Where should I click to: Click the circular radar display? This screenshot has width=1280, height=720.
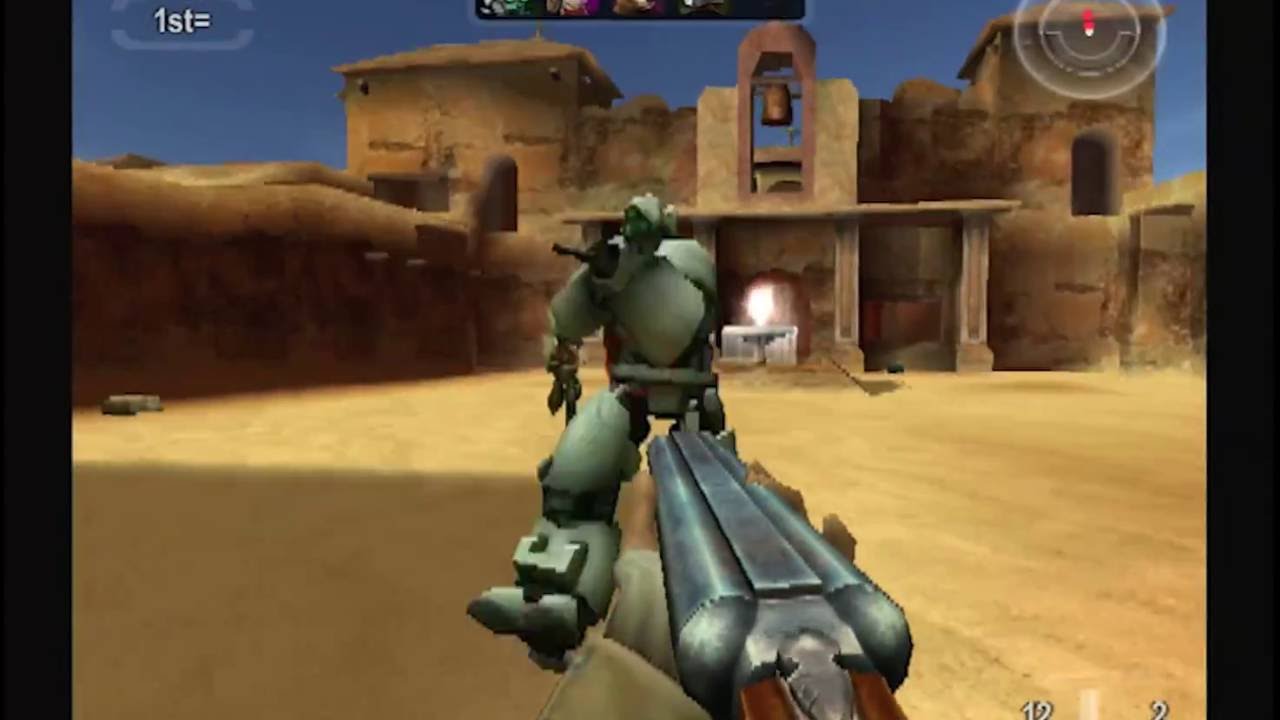[1089, 38]
